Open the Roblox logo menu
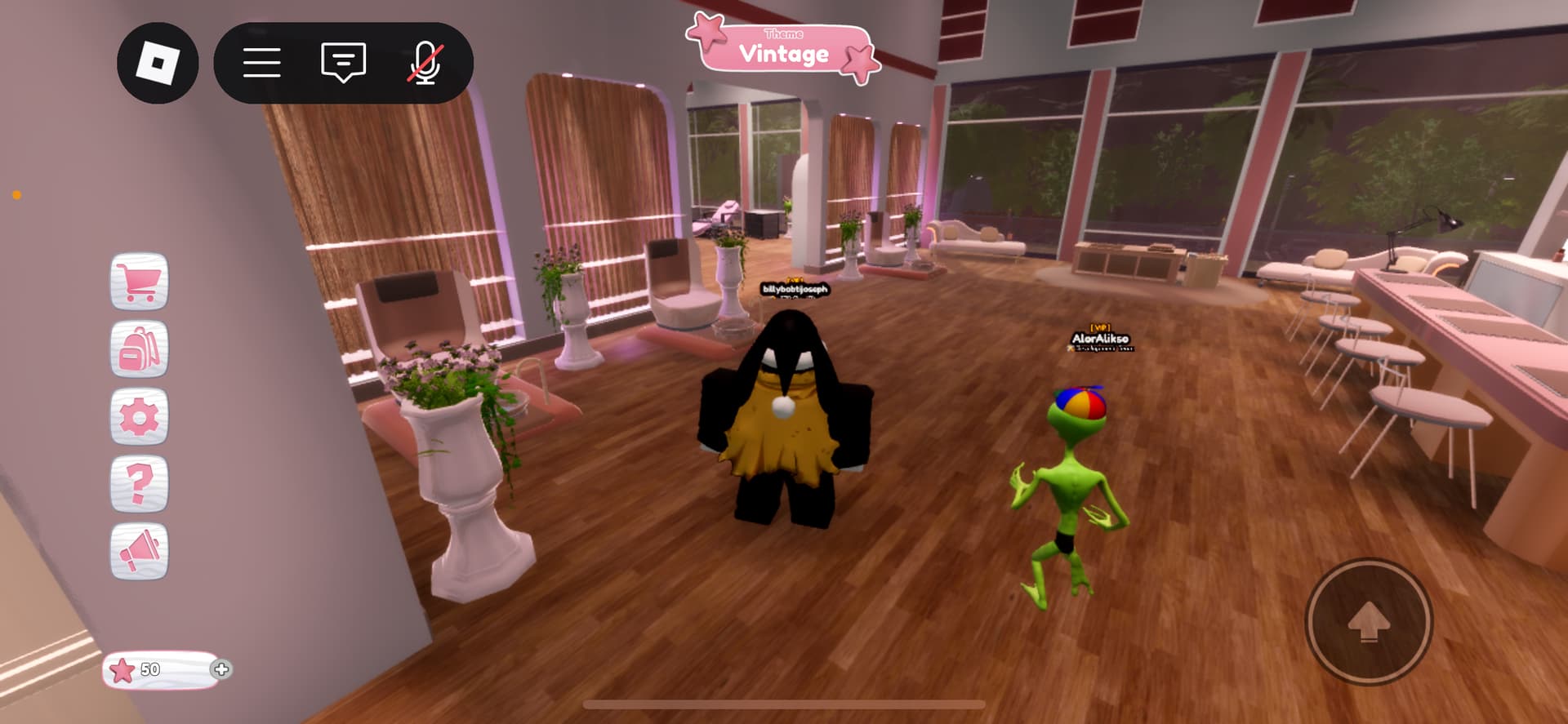 pos(158,63)
